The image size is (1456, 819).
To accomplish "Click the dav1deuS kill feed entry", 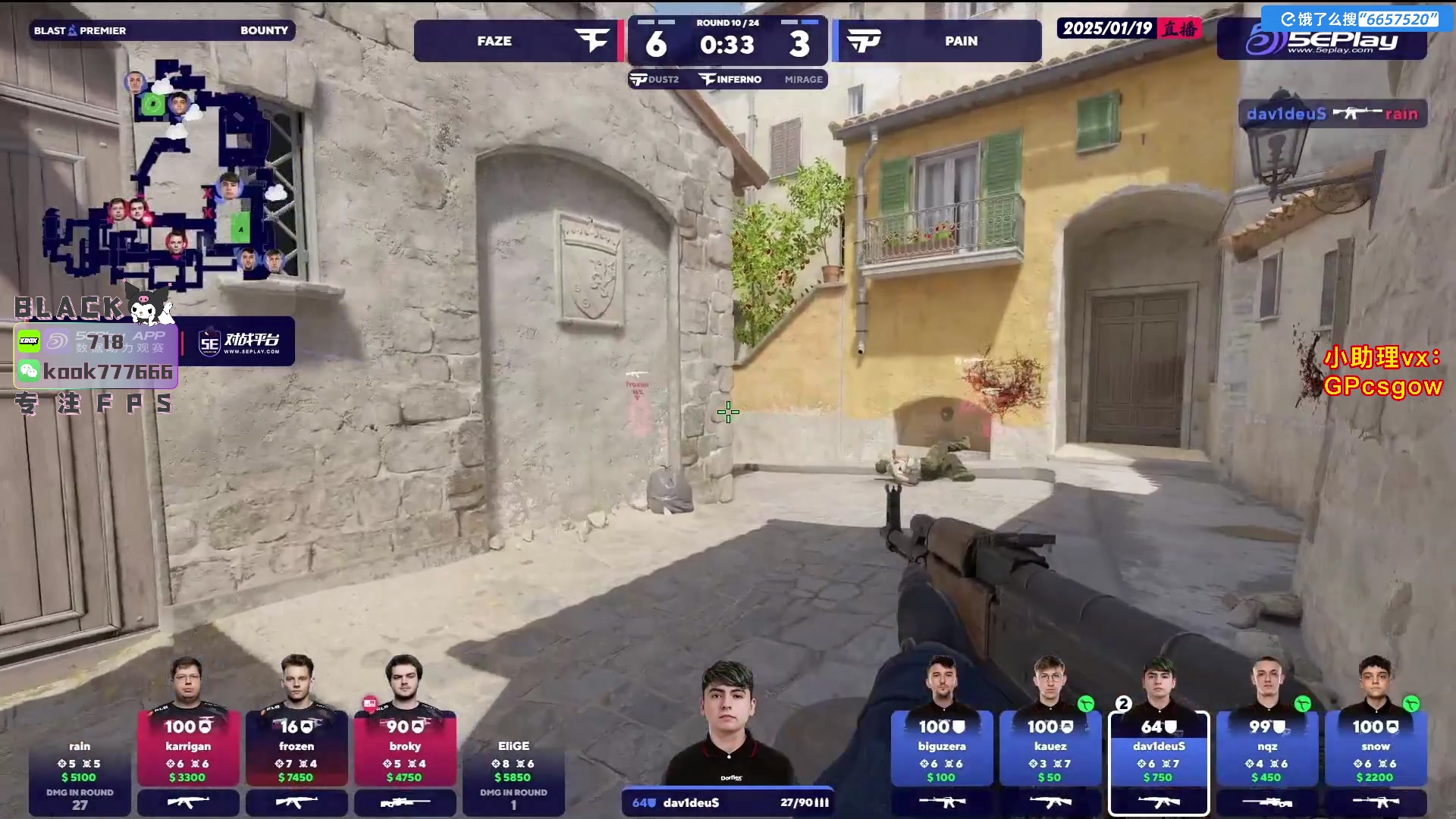I will click(x=1332, y=114).
